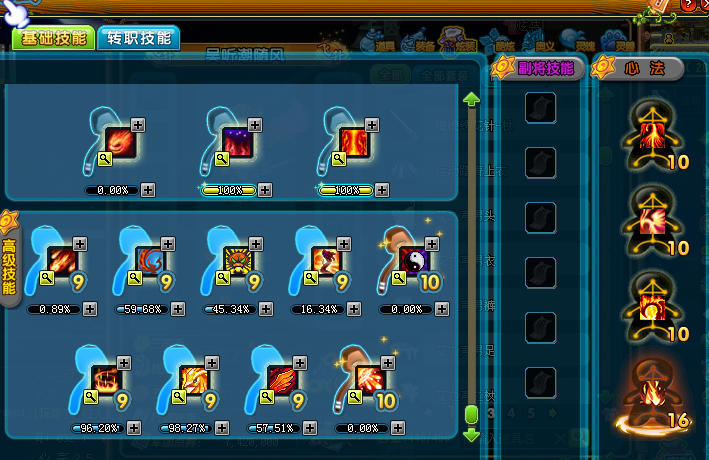709x460 pixels.
Task: Click the plus beside the 16.34% bar
Action: 354,310
